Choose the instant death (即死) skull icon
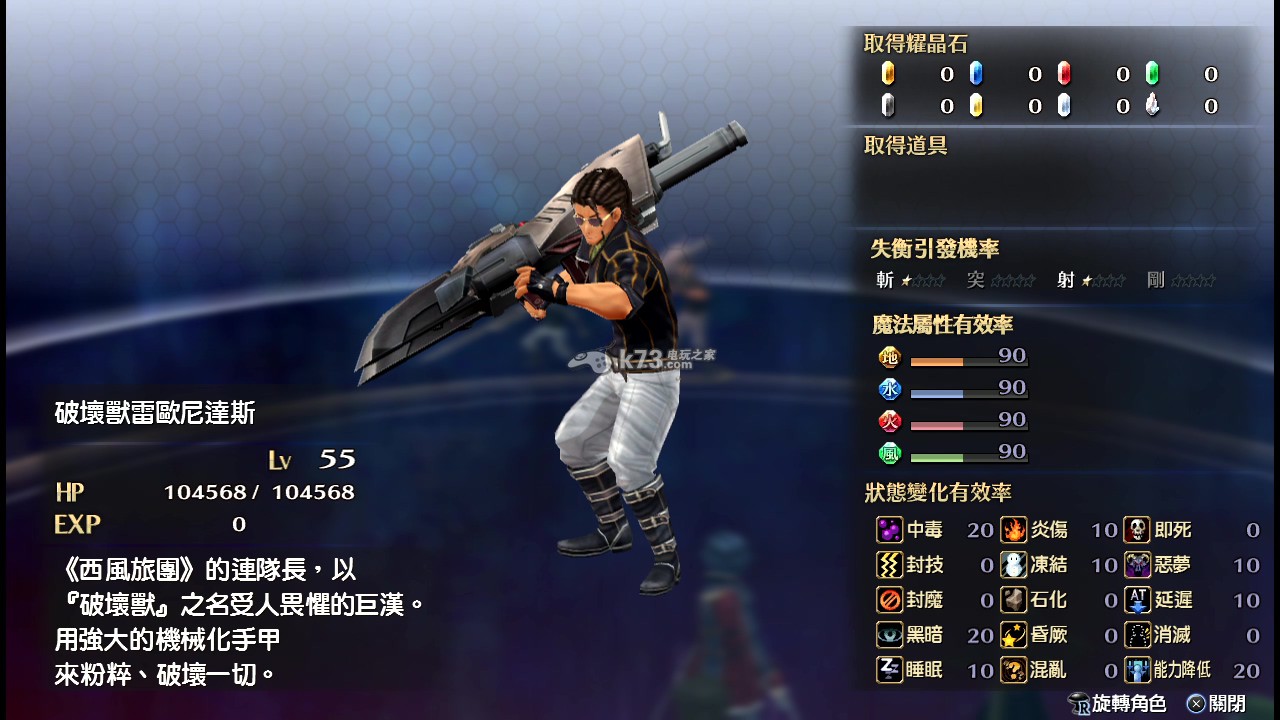This screenshot has width=1280, height=720. (x=1137, y=530)
